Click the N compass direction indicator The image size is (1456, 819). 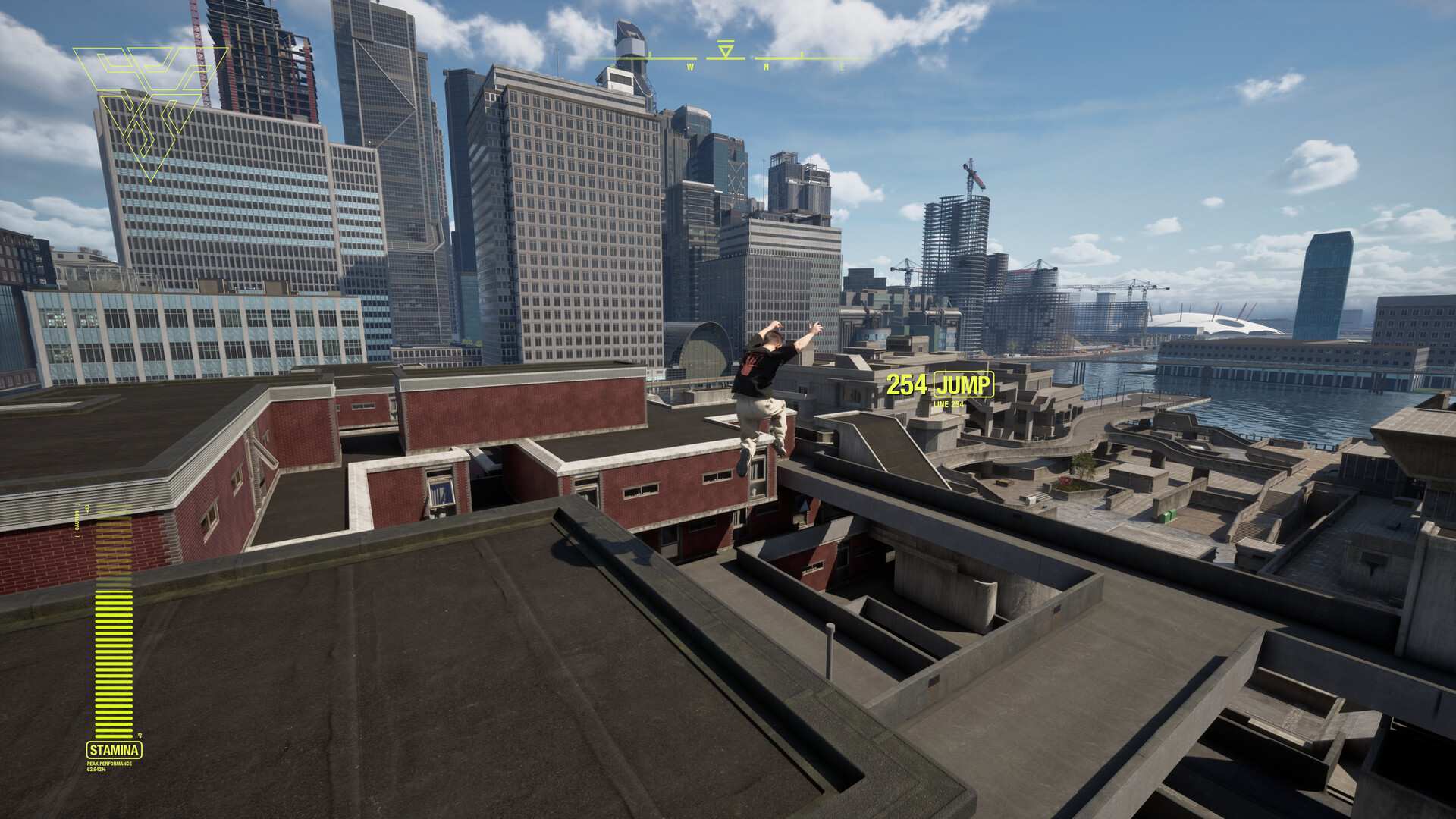[767, 67]
